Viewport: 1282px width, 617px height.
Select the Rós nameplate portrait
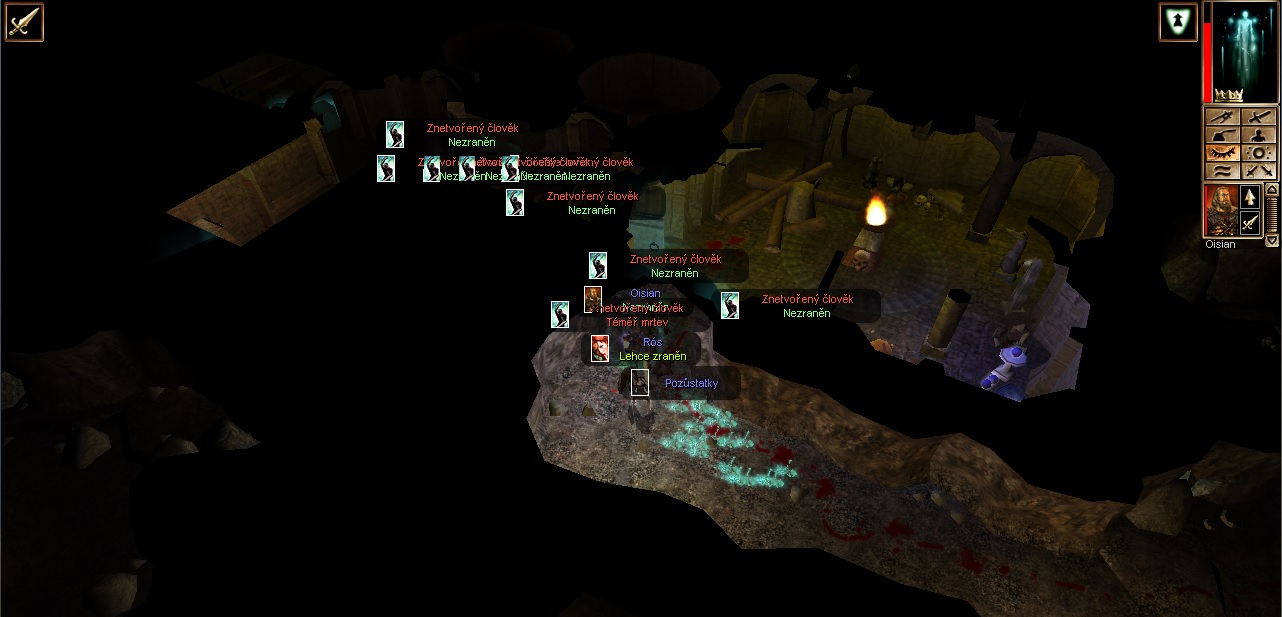point(600,349)
